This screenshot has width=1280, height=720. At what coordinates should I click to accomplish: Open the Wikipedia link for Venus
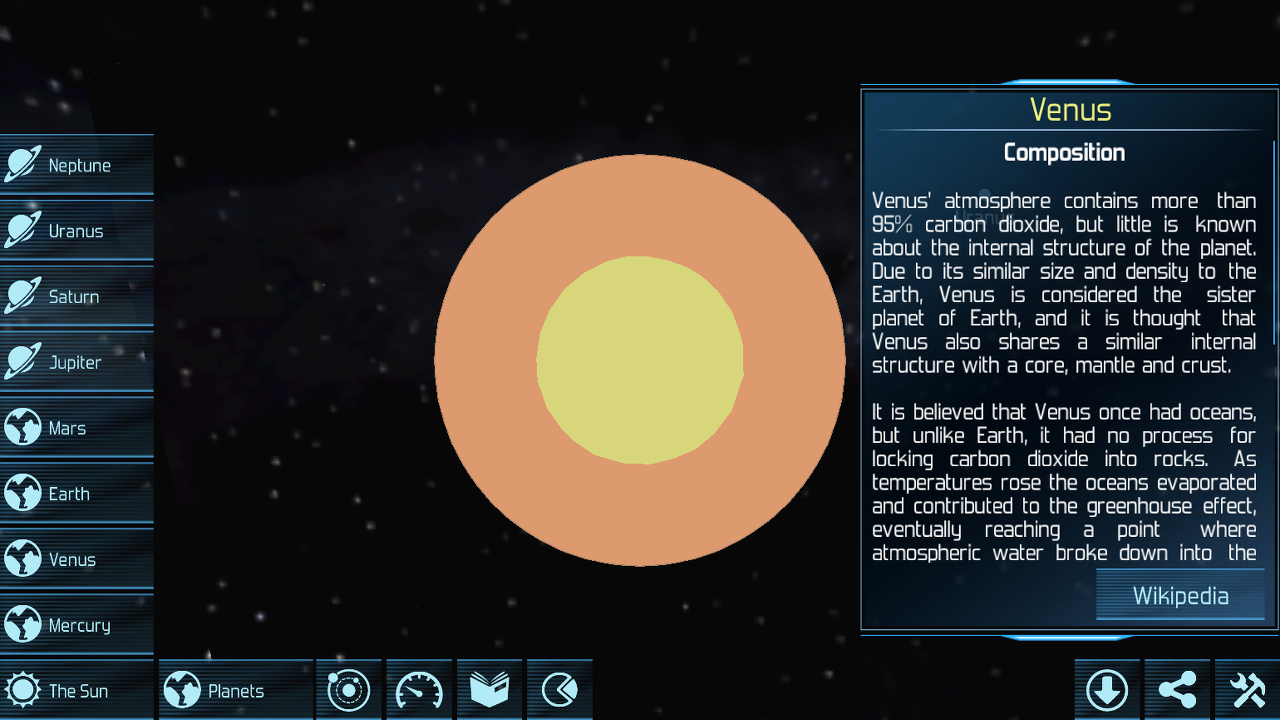tap(1180, 595)
